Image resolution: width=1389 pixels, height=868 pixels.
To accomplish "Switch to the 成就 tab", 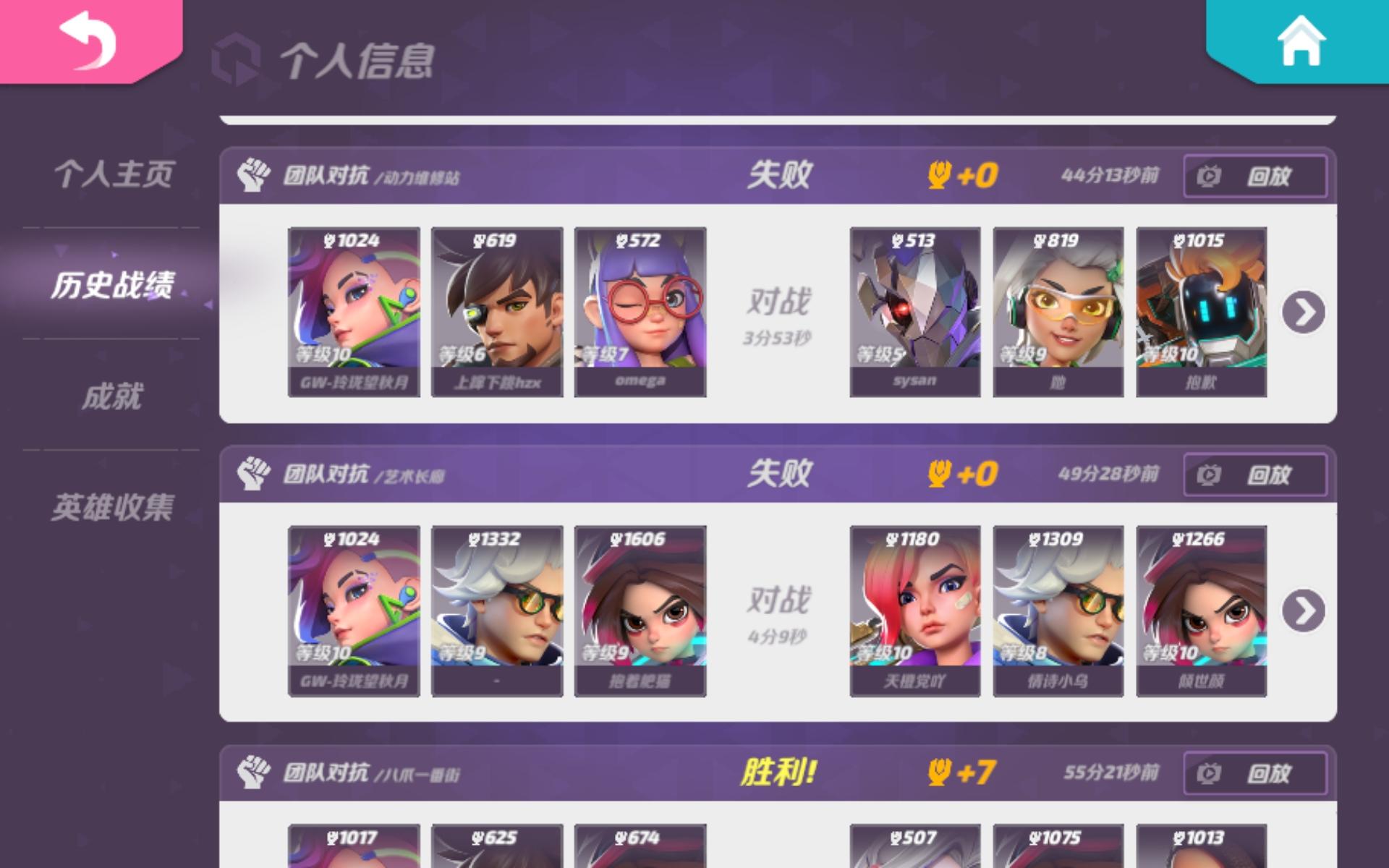I will pyautogui.click(x=116, y=395).
